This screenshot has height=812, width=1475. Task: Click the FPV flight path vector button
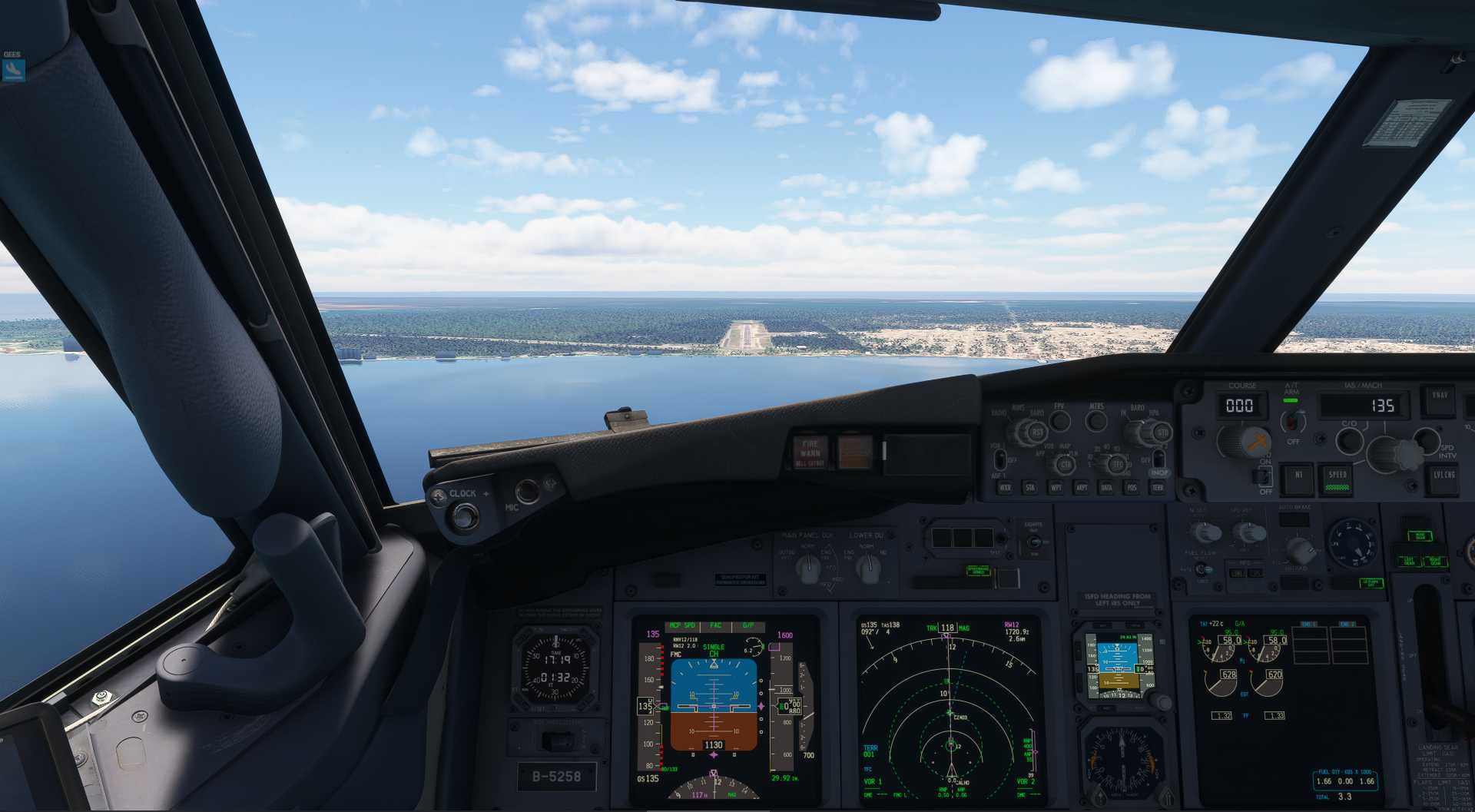(1060, 420)
